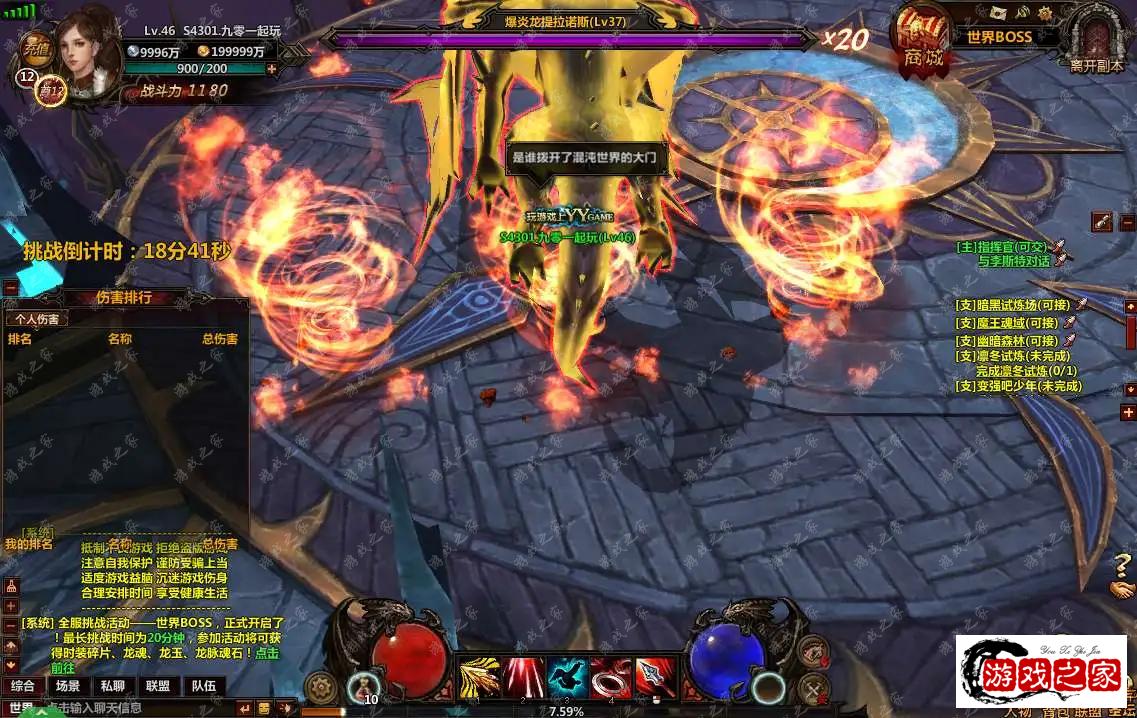Viewport: 1137px width, 718px height.
Task: Switch chat to the 场景 tab
Action: pos(68,686)
